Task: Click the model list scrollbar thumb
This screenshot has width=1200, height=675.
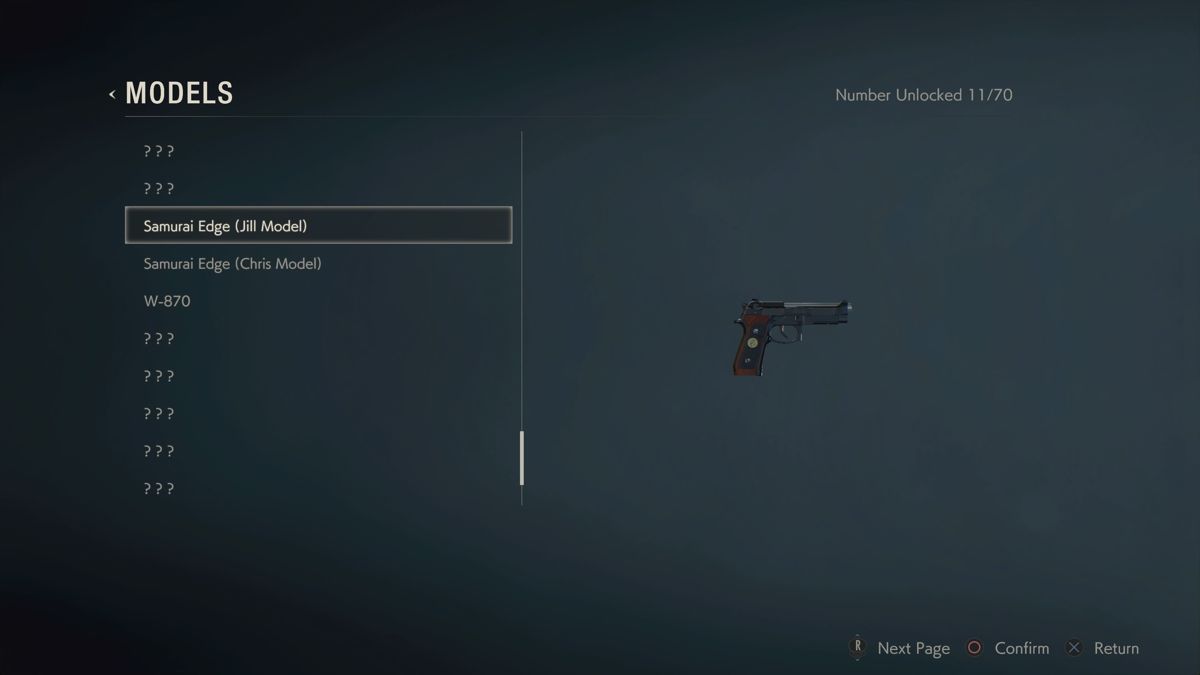Action: [522, 458]
